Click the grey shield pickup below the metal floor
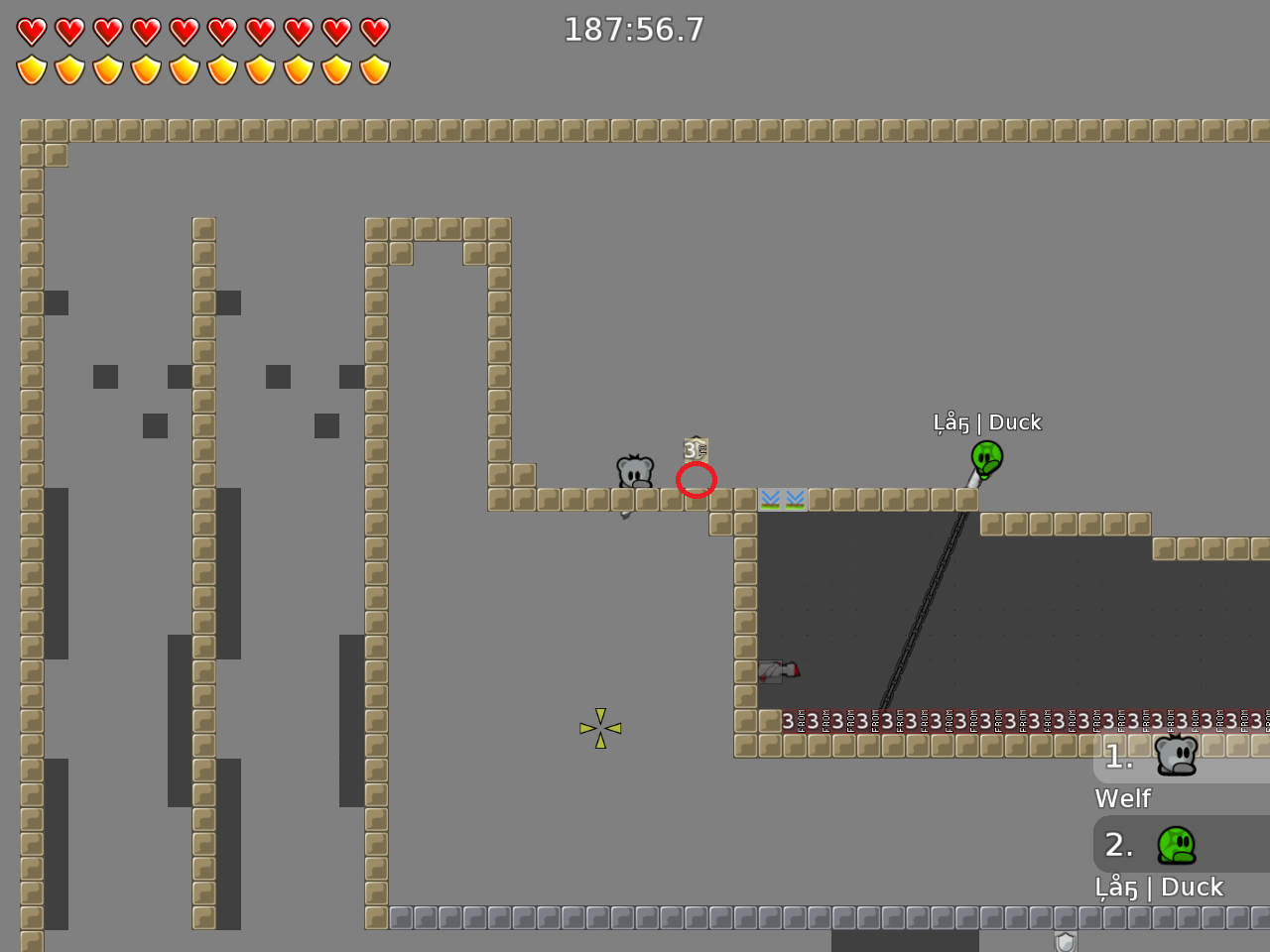1270x952 pixels. pyautogui.click(x=1066, y=940)
